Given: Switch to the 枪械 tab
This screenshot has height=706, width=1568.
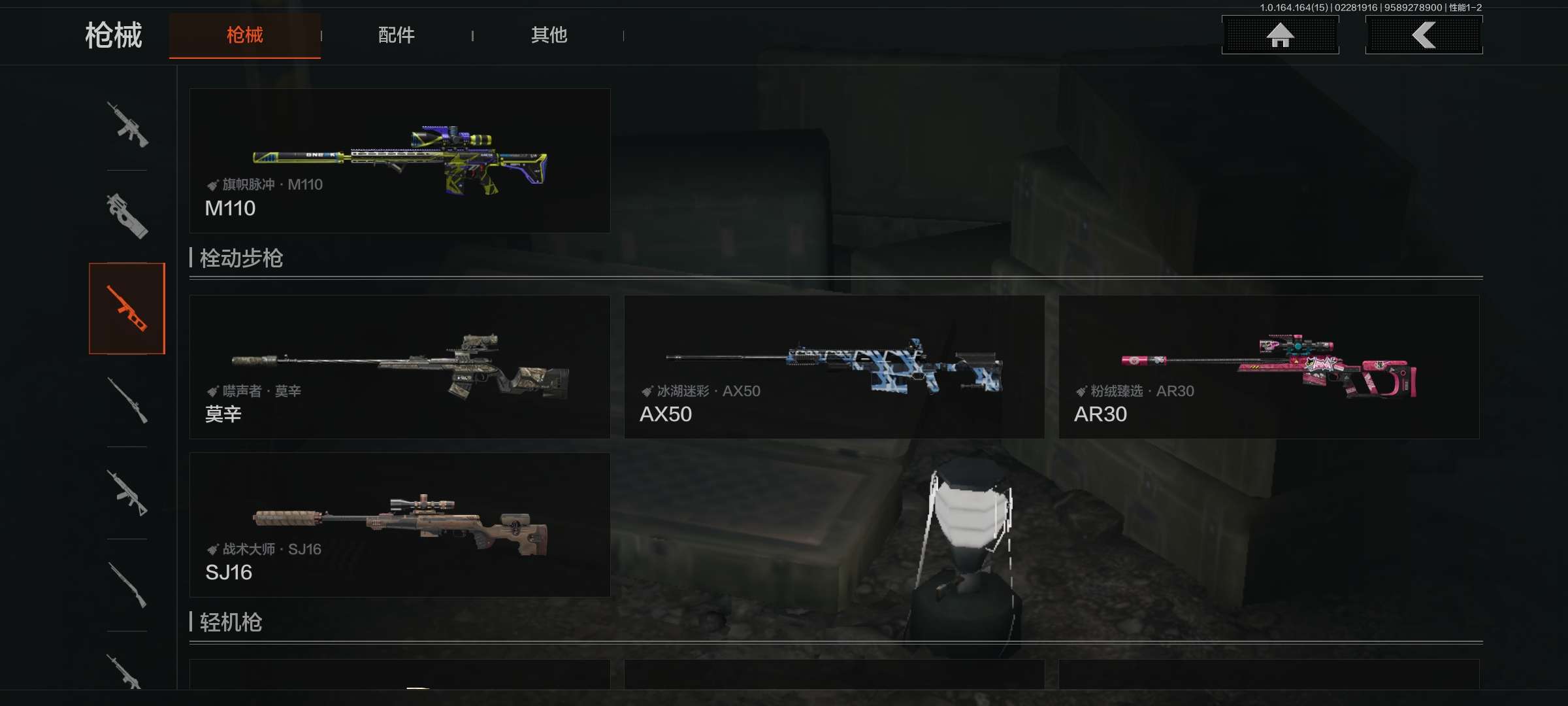Looking at the screenshot, I should tap(244, 35).
